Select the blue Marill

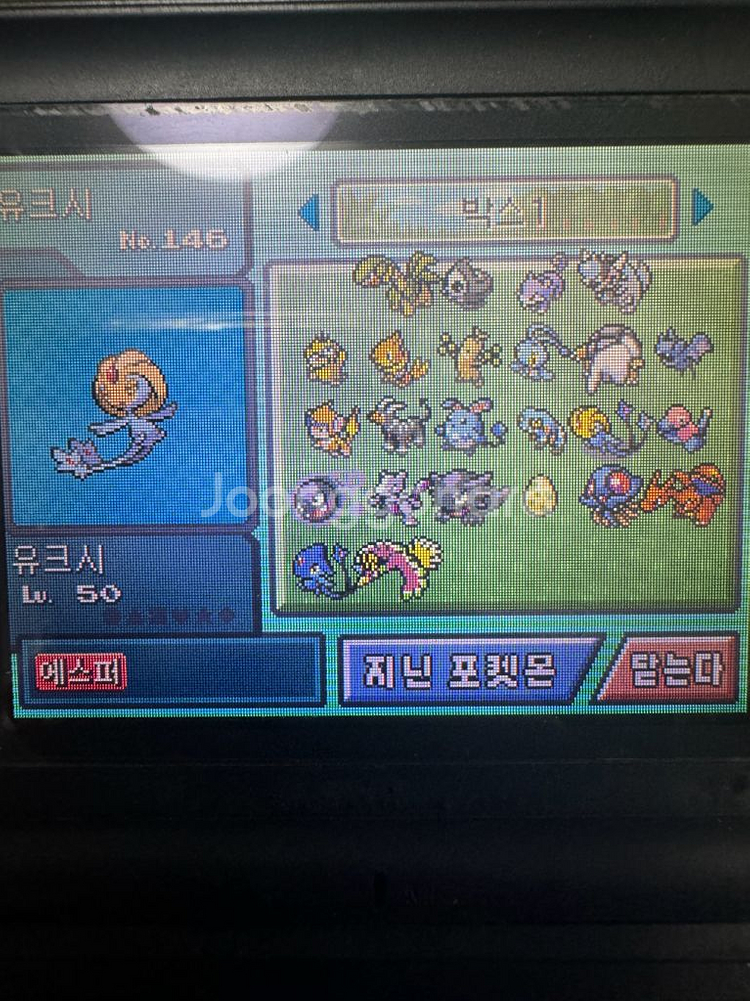[x=469, y=424]
